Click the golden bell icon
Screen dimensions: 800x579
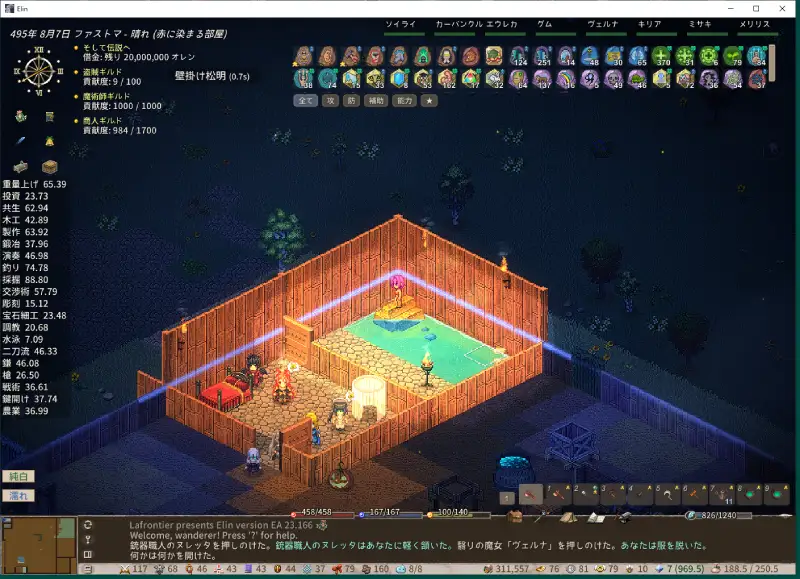(49, 141)
